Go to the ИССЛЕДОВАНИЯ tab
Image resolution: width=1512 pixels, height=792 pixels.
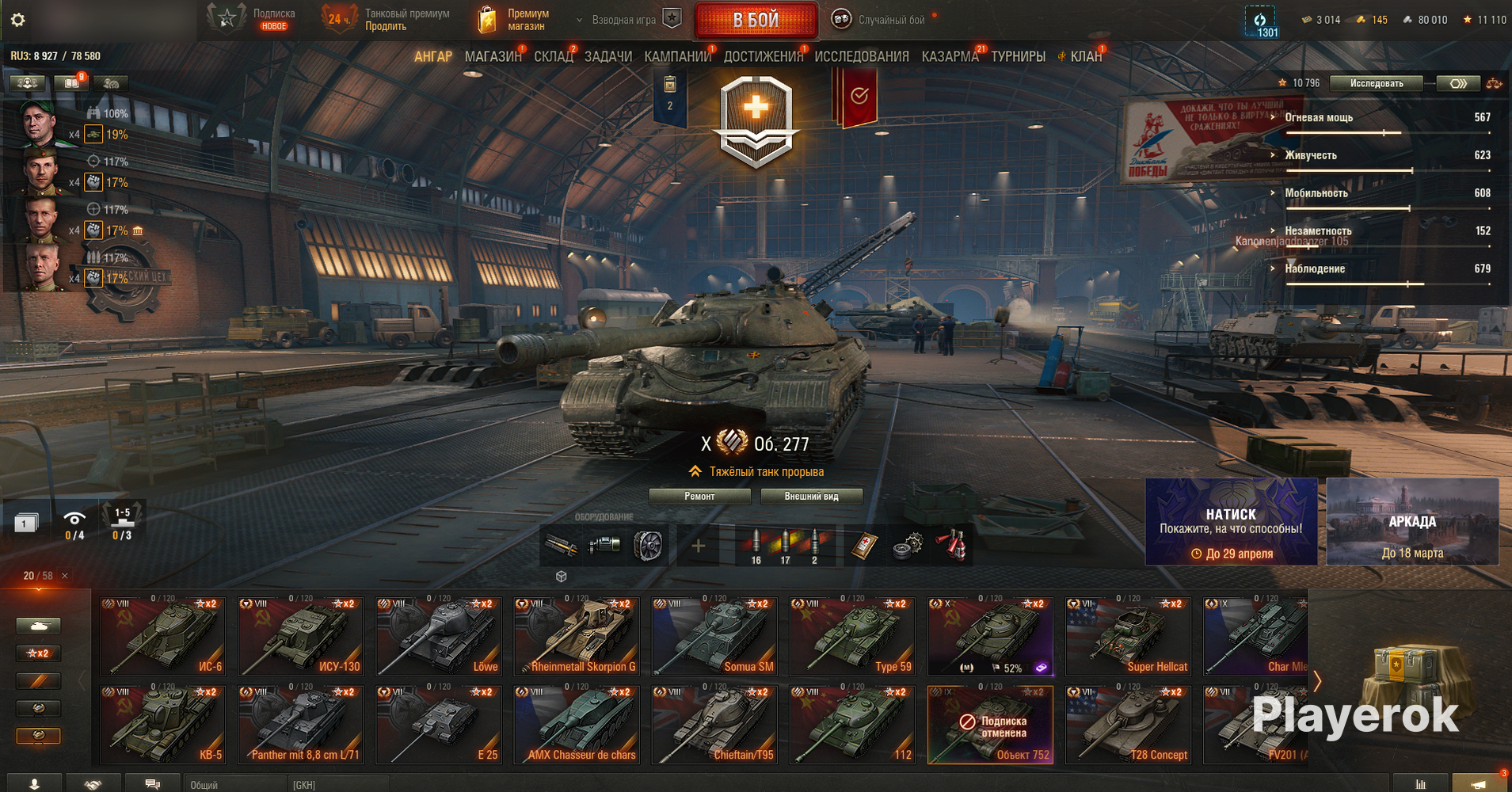(x=861, y=56)
